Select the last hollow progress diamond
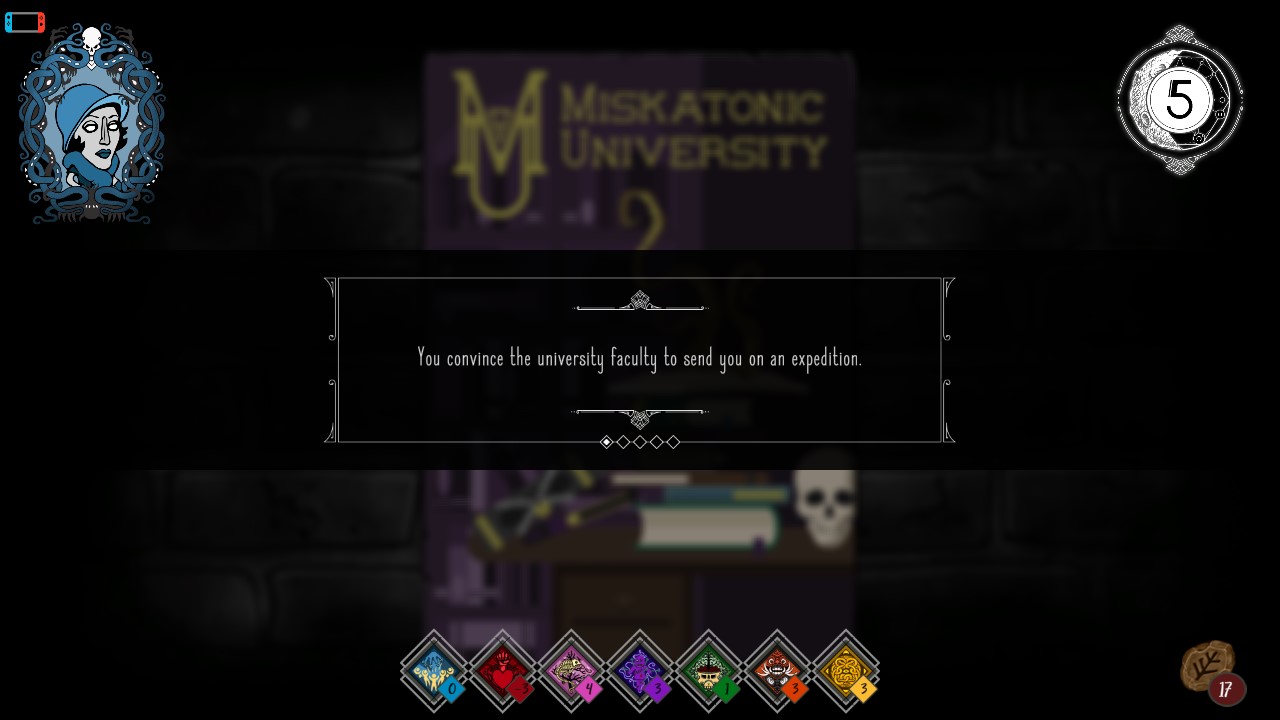The width and height of the screenshot is (1280, 720). pos(673,441)
